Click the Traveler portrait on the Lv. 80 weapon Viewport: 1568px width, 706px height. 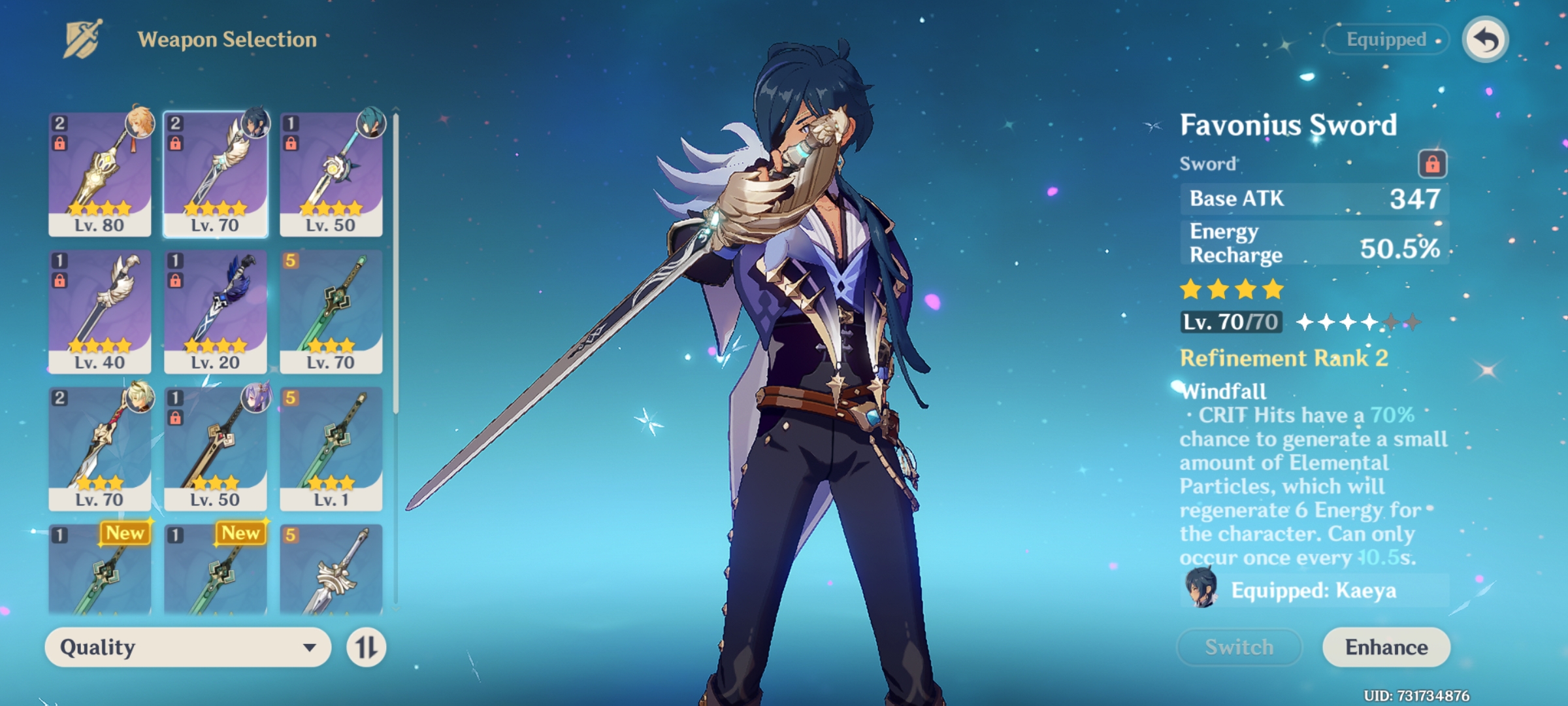click(139, 124)
